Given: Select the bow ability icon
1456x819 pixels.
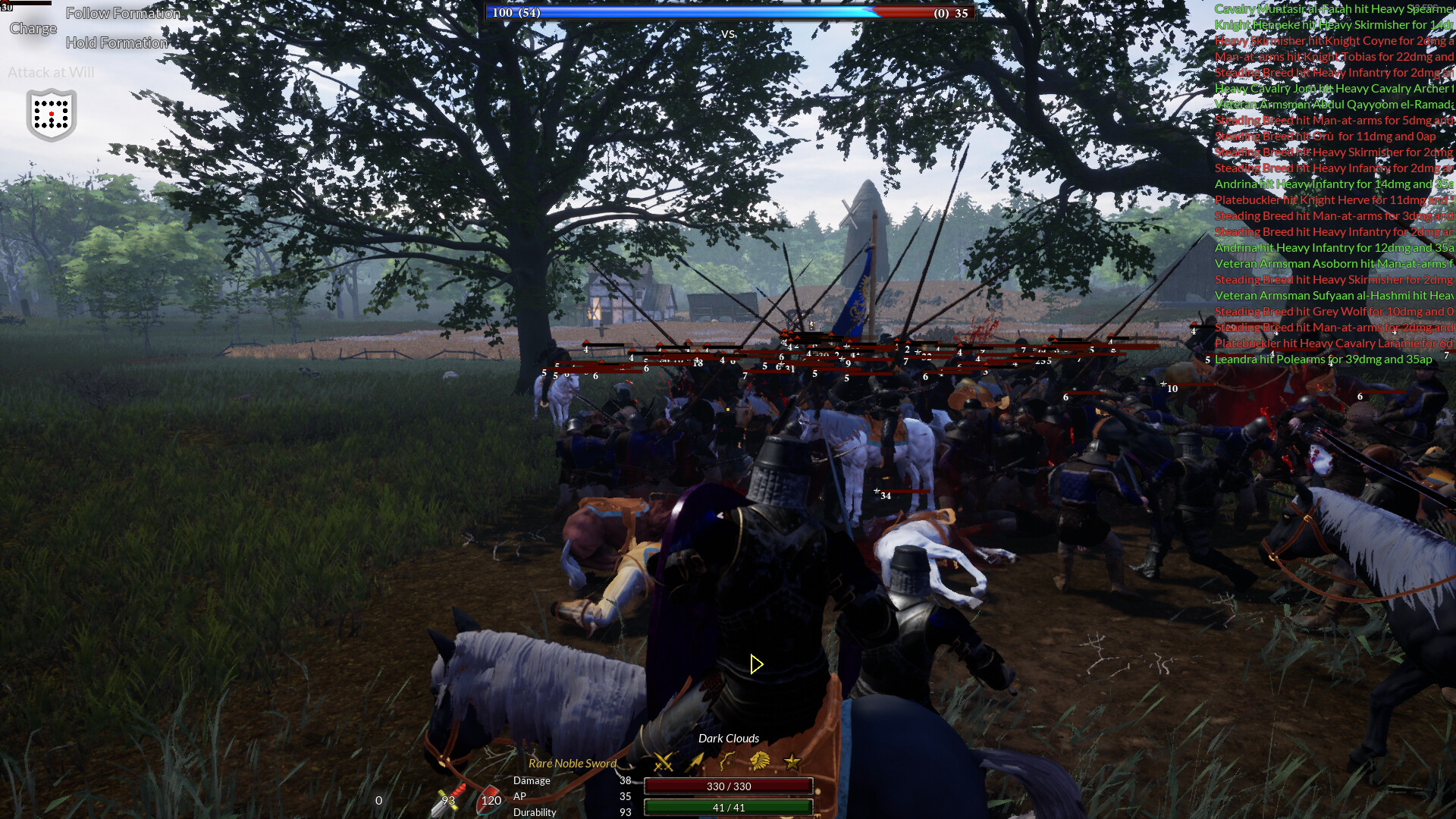Looking at the screenshot, I should [x=726, y=761].
